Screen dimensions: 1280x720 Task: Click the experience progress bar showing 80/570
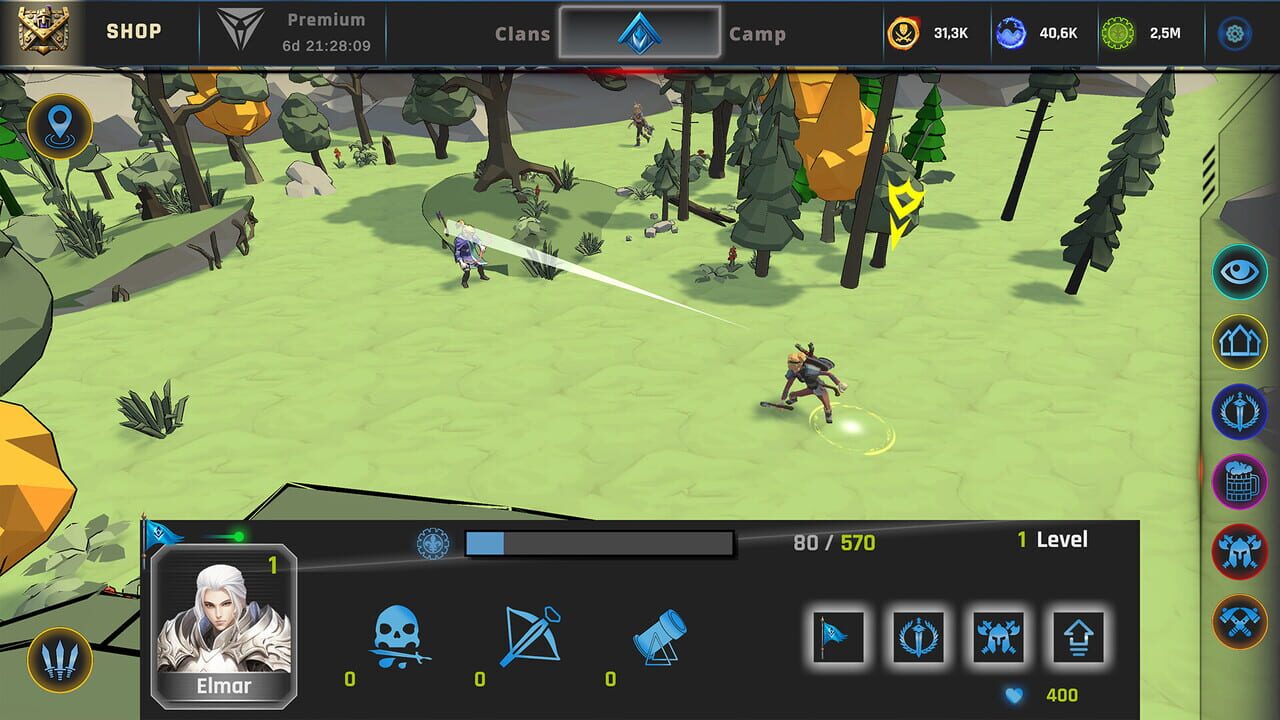click(x=598, y=542)
